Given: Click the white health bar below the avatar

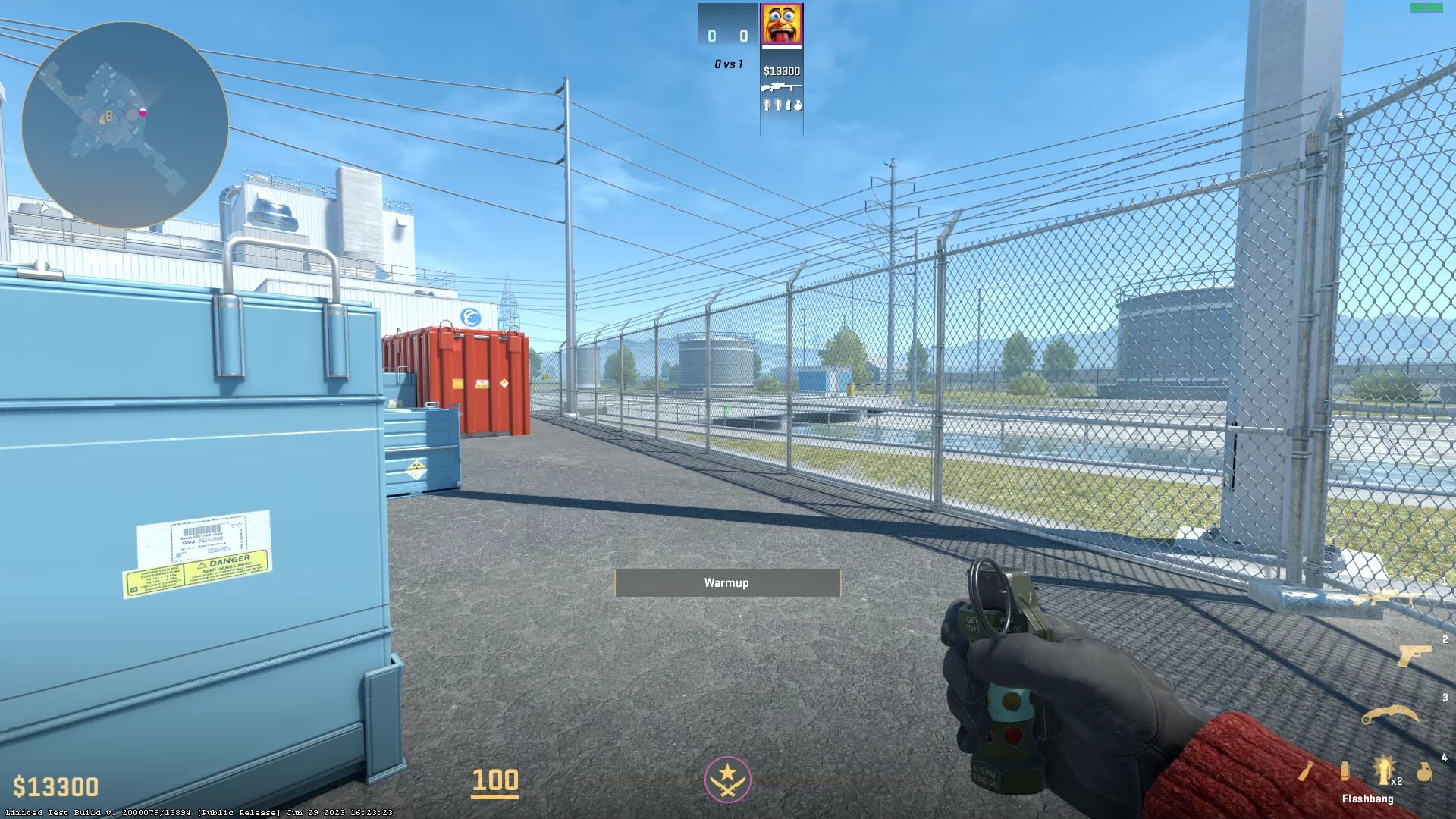Looking at the screenshot, I should (x=780, y=47).
